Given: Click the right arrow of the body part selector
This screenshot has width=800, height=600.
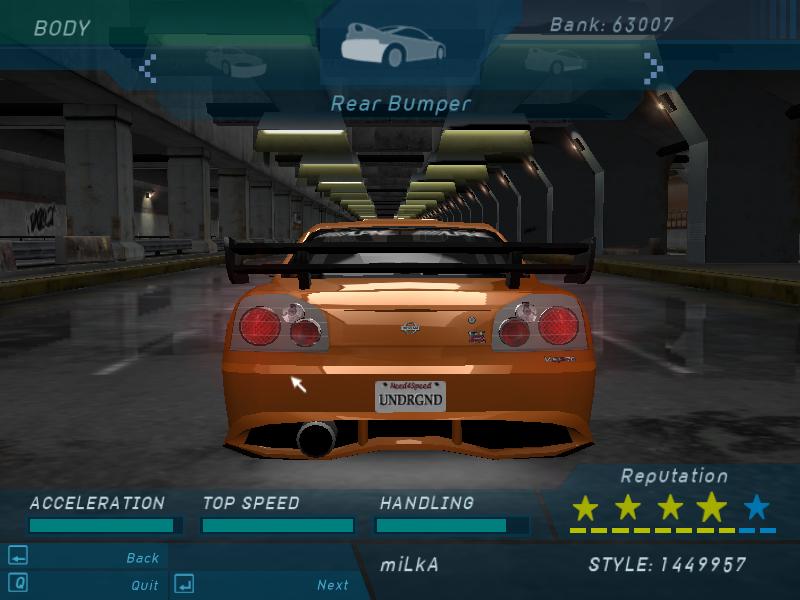Looking at the screenshot, I should (653, 68).
